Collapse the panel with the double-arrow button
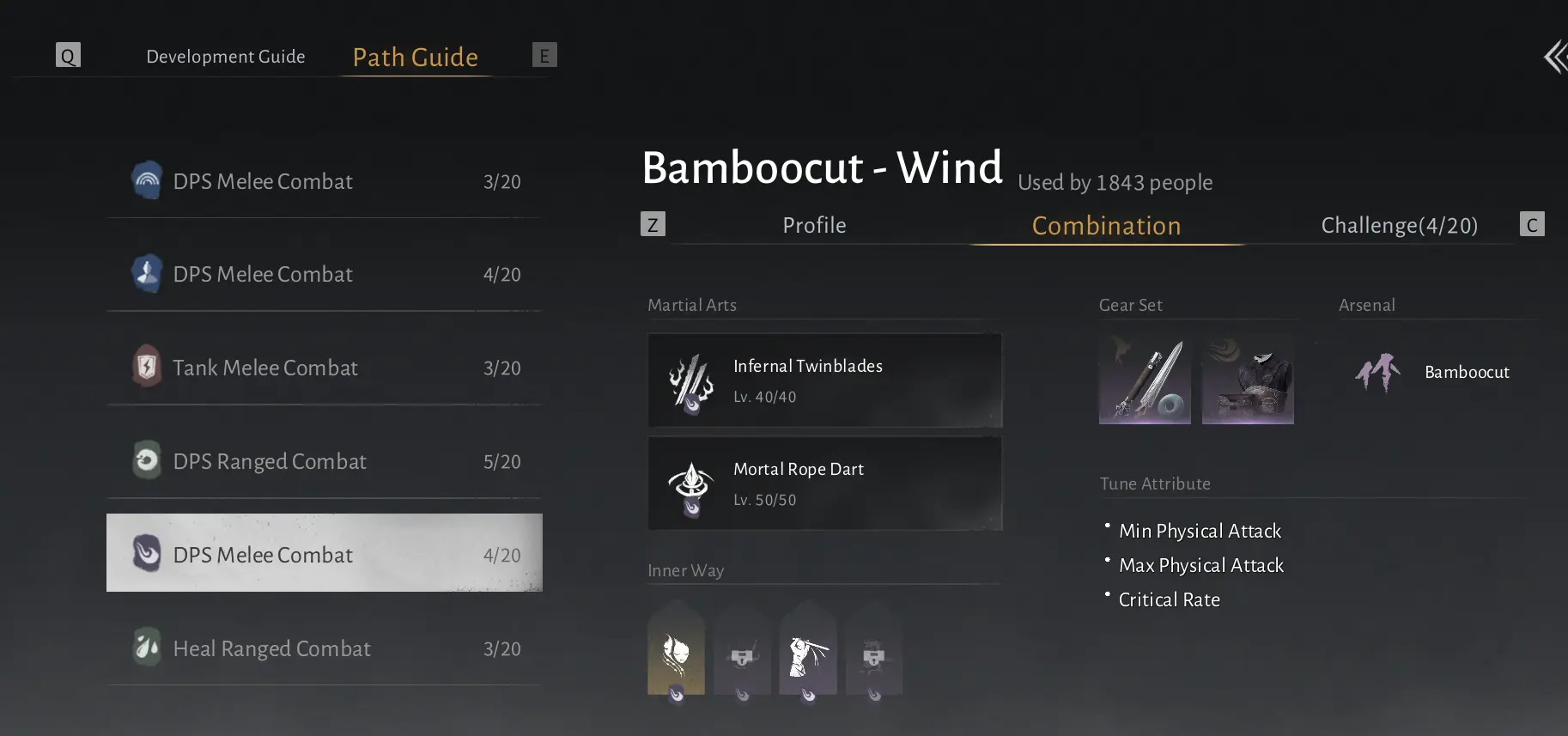 click(x=1554, y=58)
